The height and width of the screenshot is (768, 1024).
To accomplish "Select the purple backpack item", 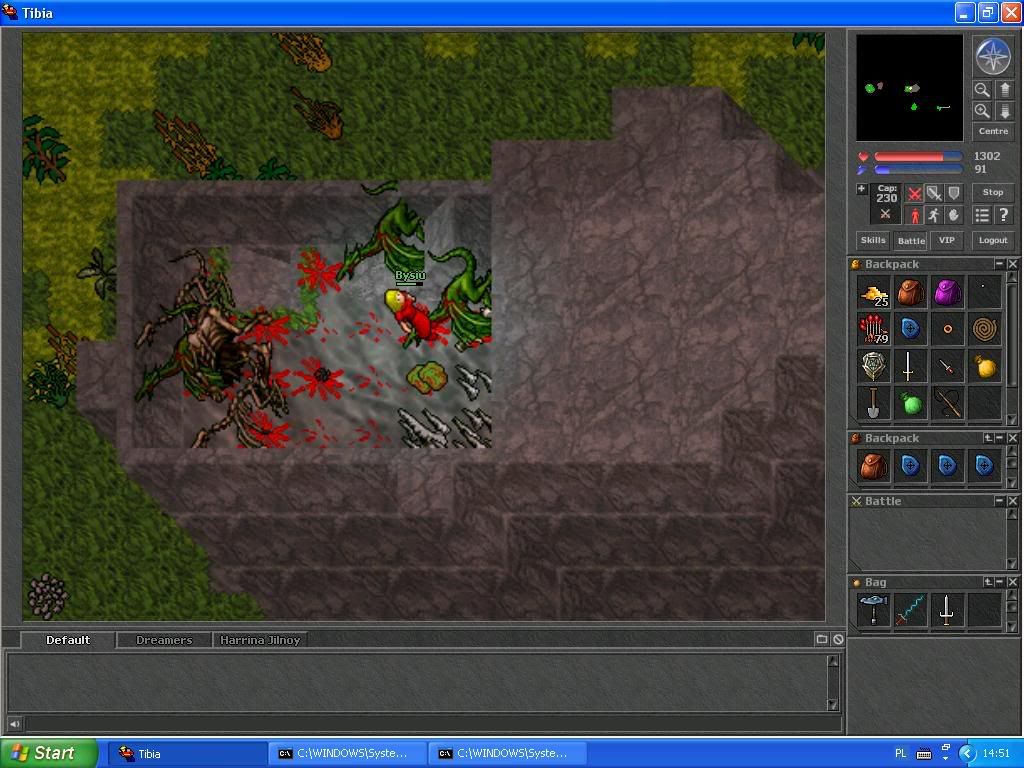I will pyautogui.click(x=947, y=293).
